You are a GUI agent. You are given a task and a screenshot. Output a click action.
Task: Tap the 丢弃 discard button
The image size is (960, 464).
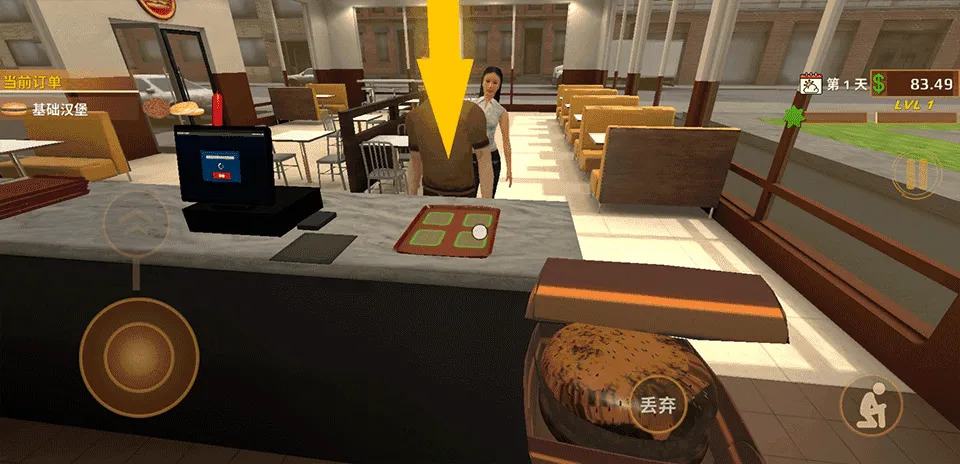coord(657,406)
